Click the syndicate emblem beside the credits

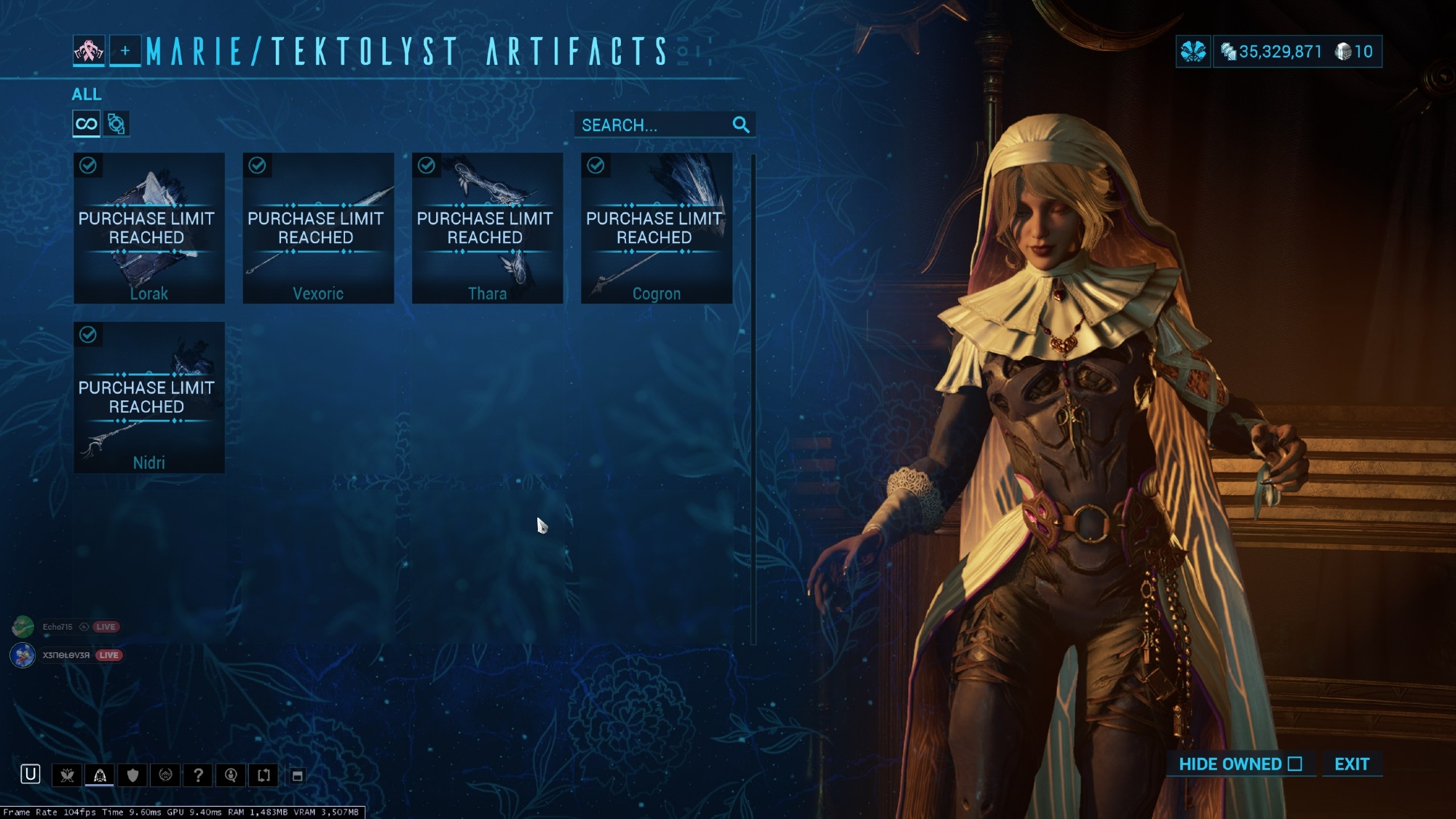(1193, 52)
